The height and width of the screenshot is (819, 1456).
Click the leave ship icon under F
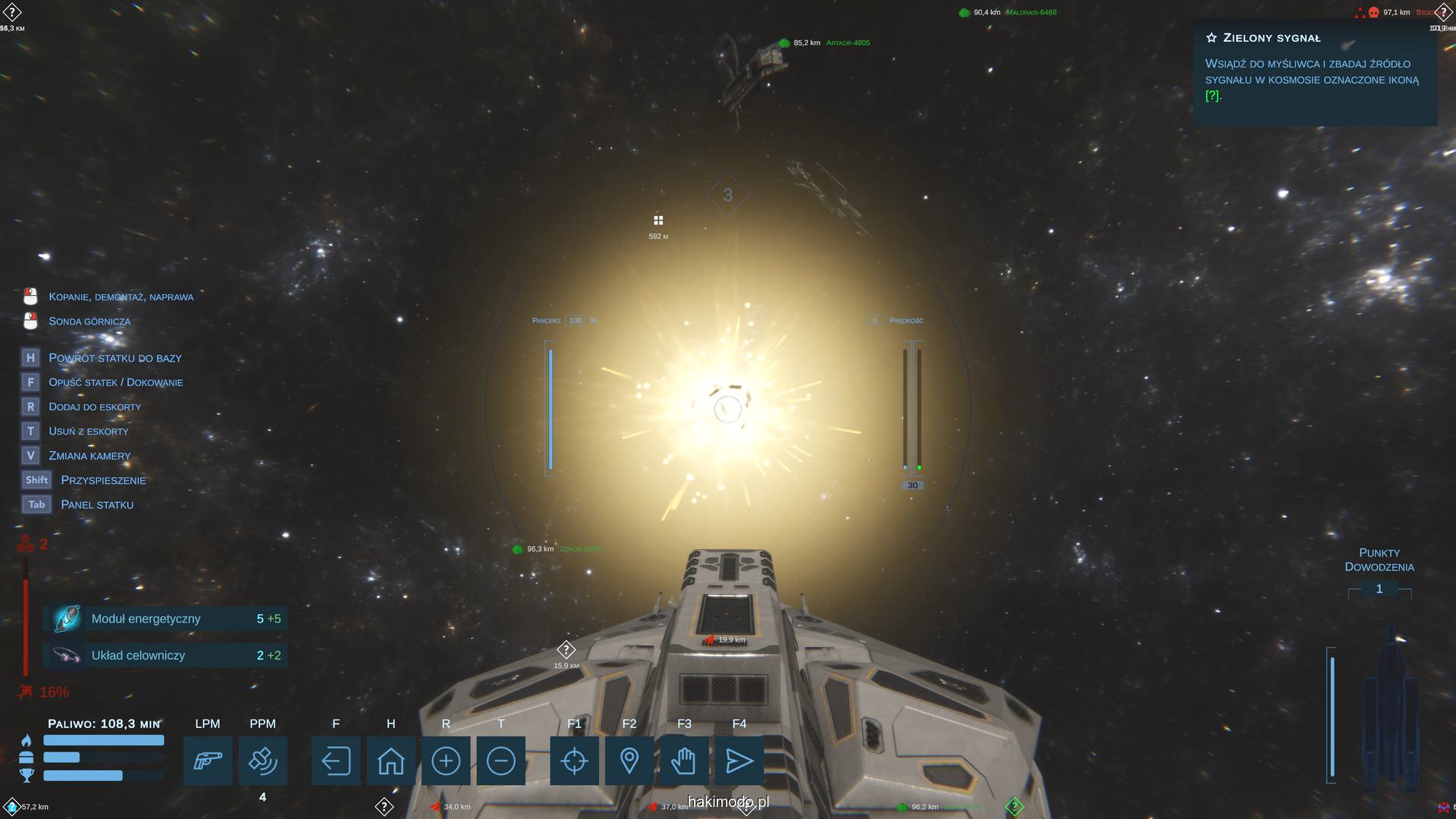tap(336, 761)
